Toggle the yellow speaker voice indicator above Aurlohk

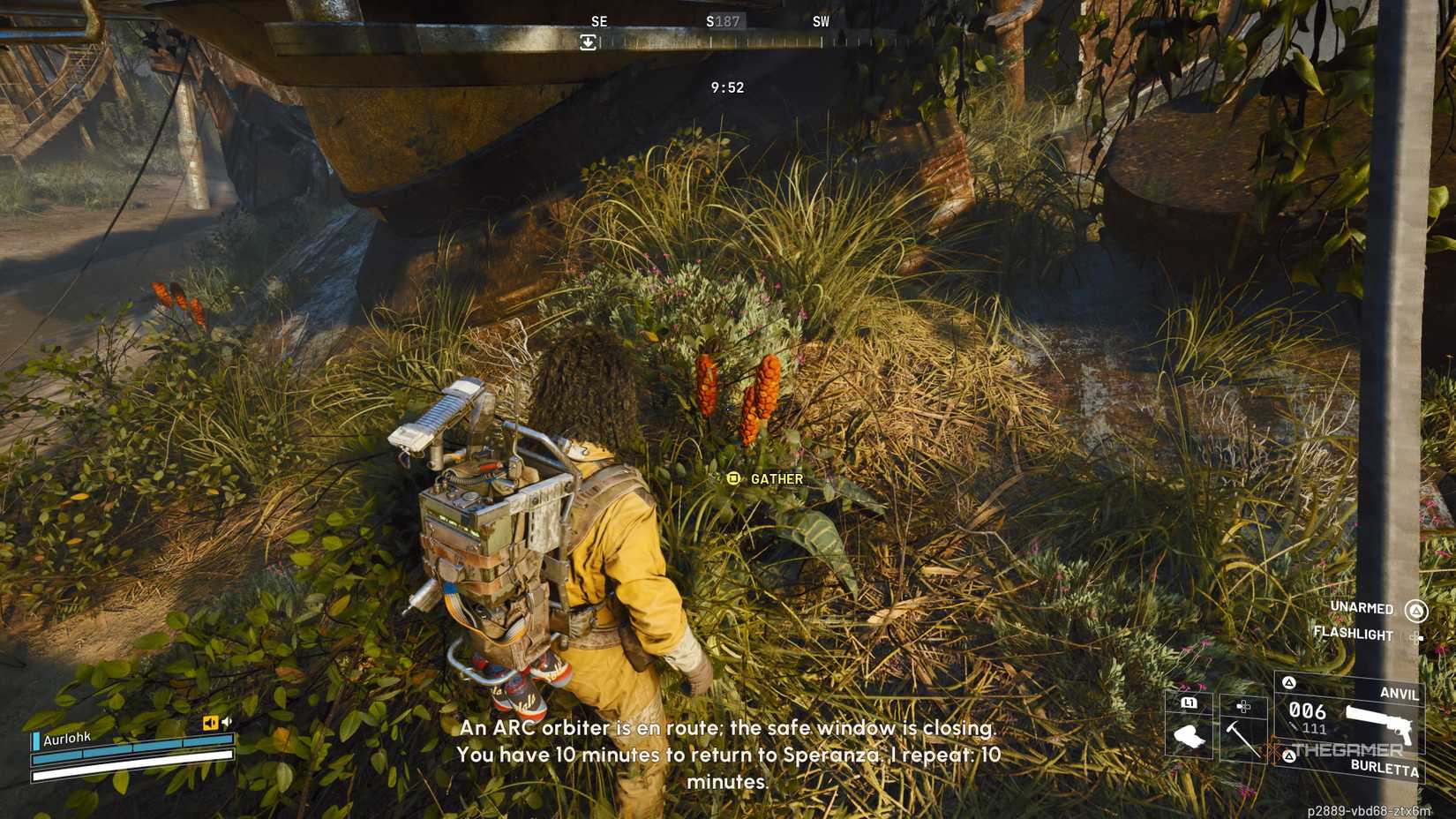[211, 722]
